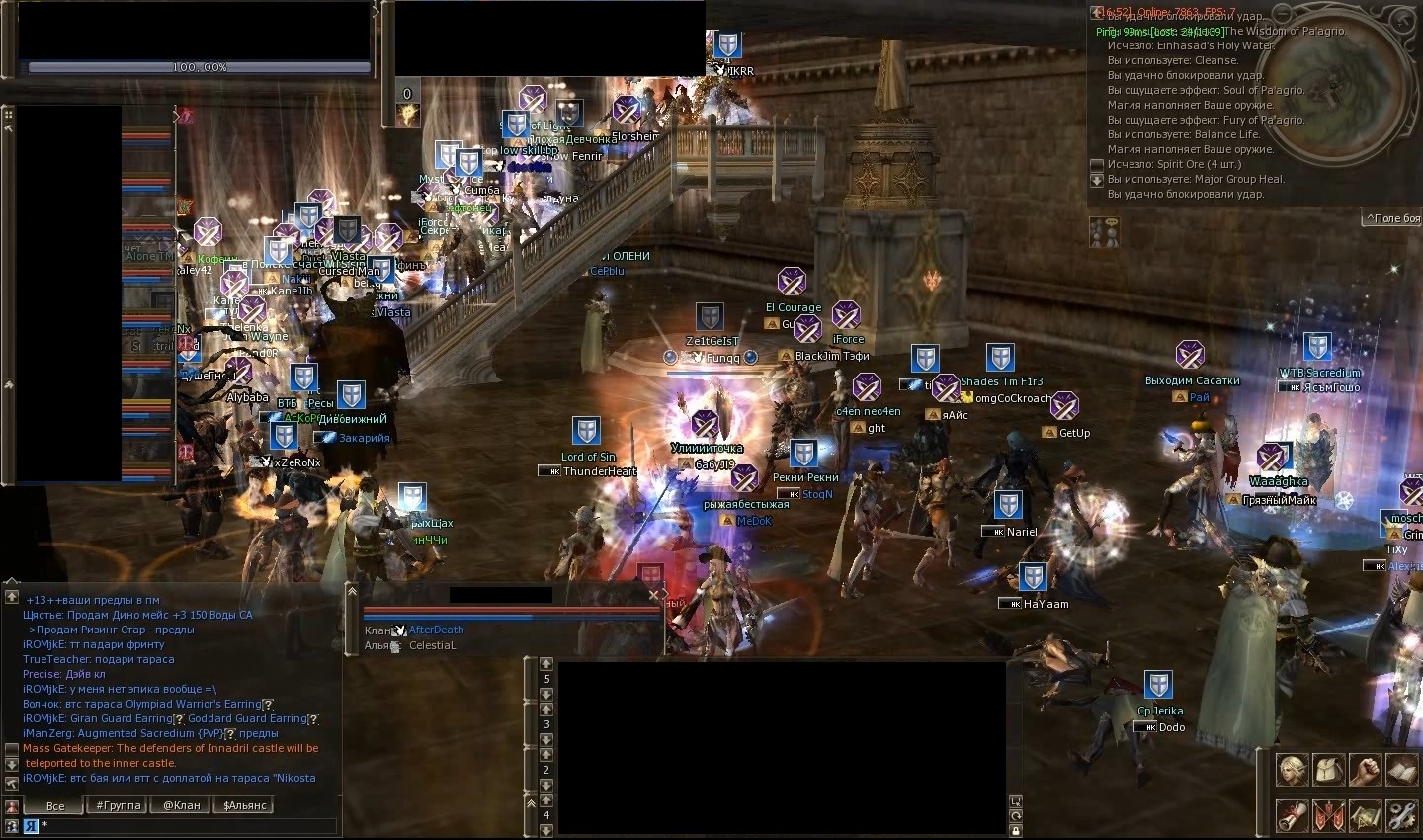The width and height of the screenshot is (1423, 840).
Task: Open the inventory bag icon
Action: tap(1327, 769)
